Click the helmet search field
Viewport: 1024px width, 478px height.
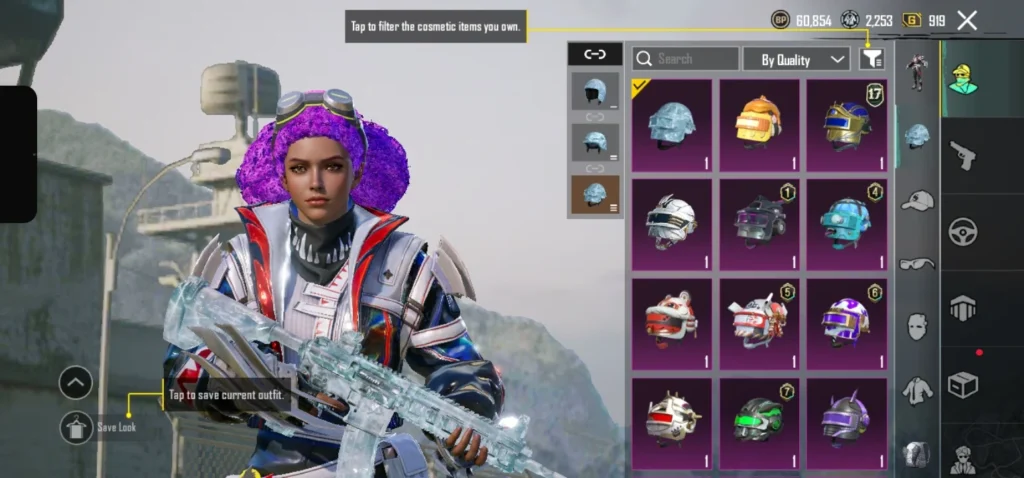pyautogui.click(x=686, y=59)
